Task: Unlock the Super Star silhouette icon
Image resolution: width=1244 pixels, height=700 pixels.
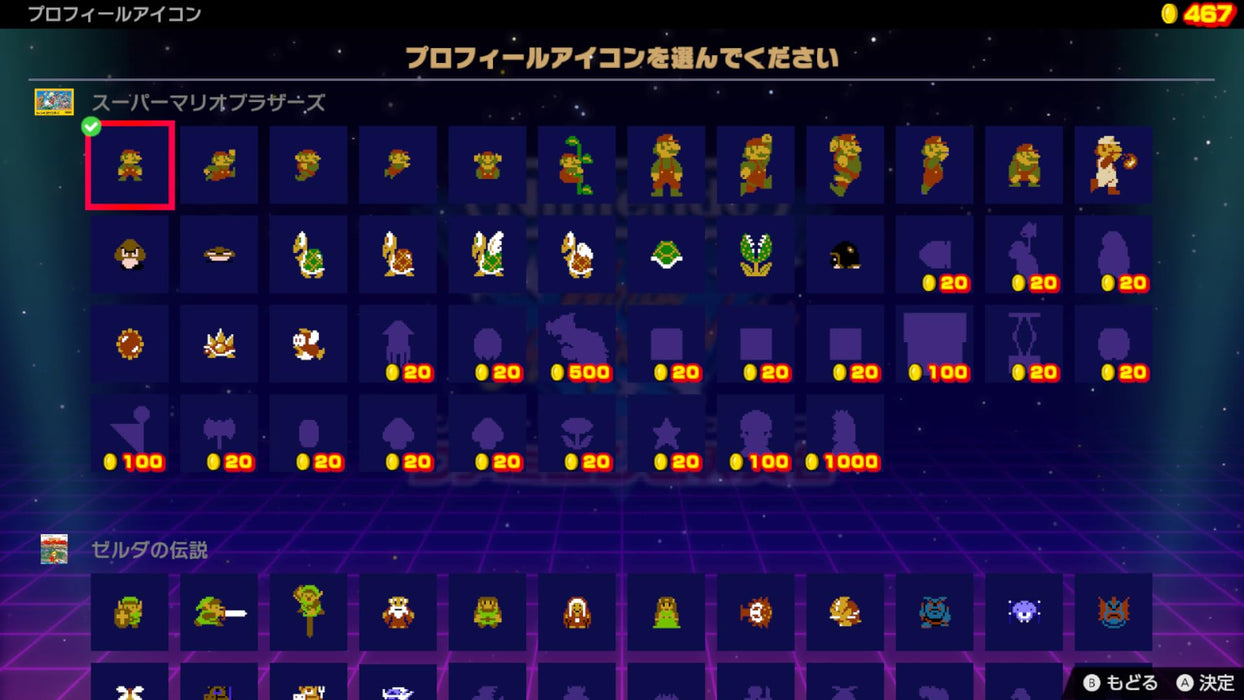Action: coord(666,434)
